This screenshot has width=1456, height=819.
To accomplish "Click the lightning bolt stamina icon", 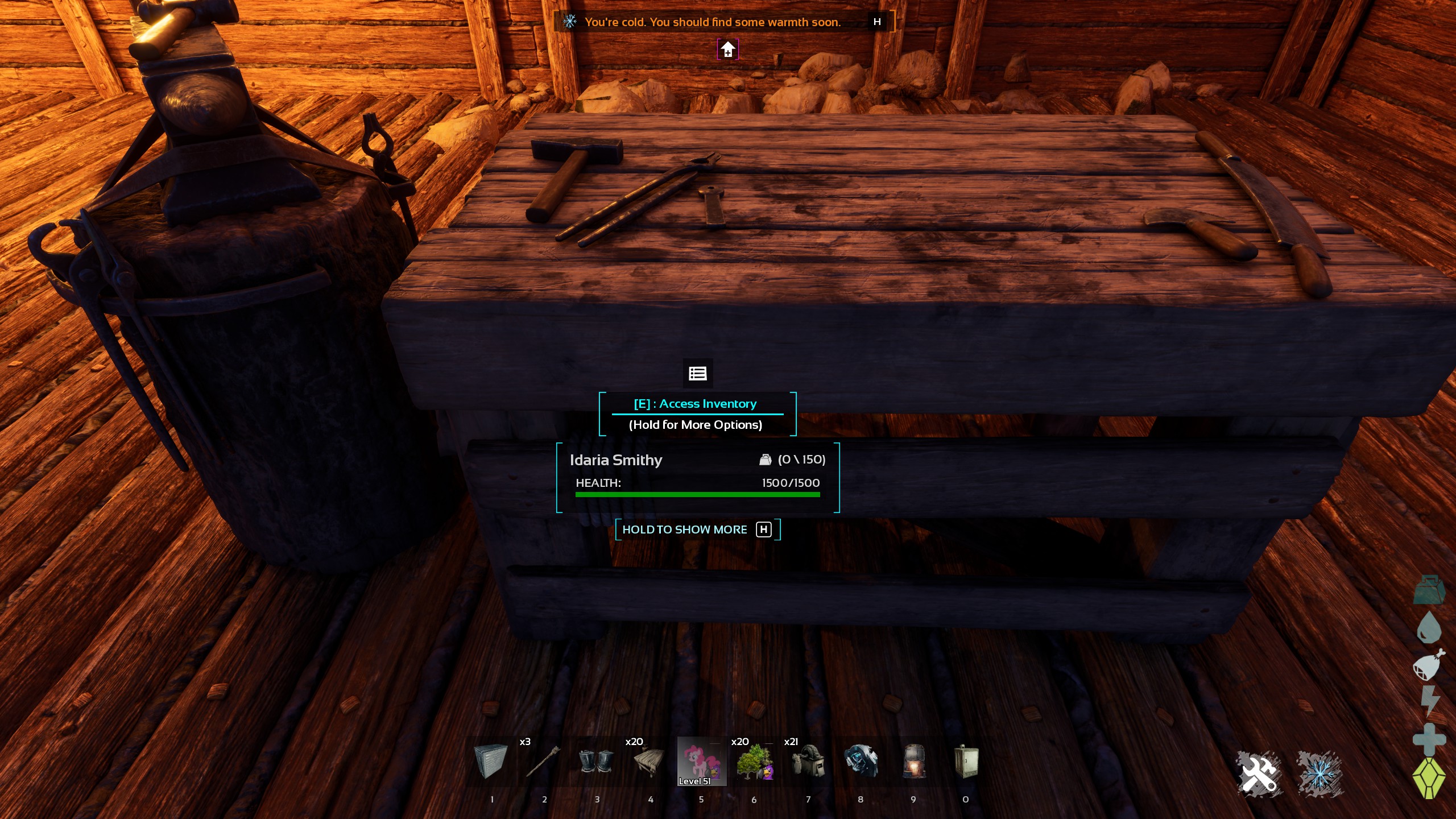I will tap(1429, 701).
